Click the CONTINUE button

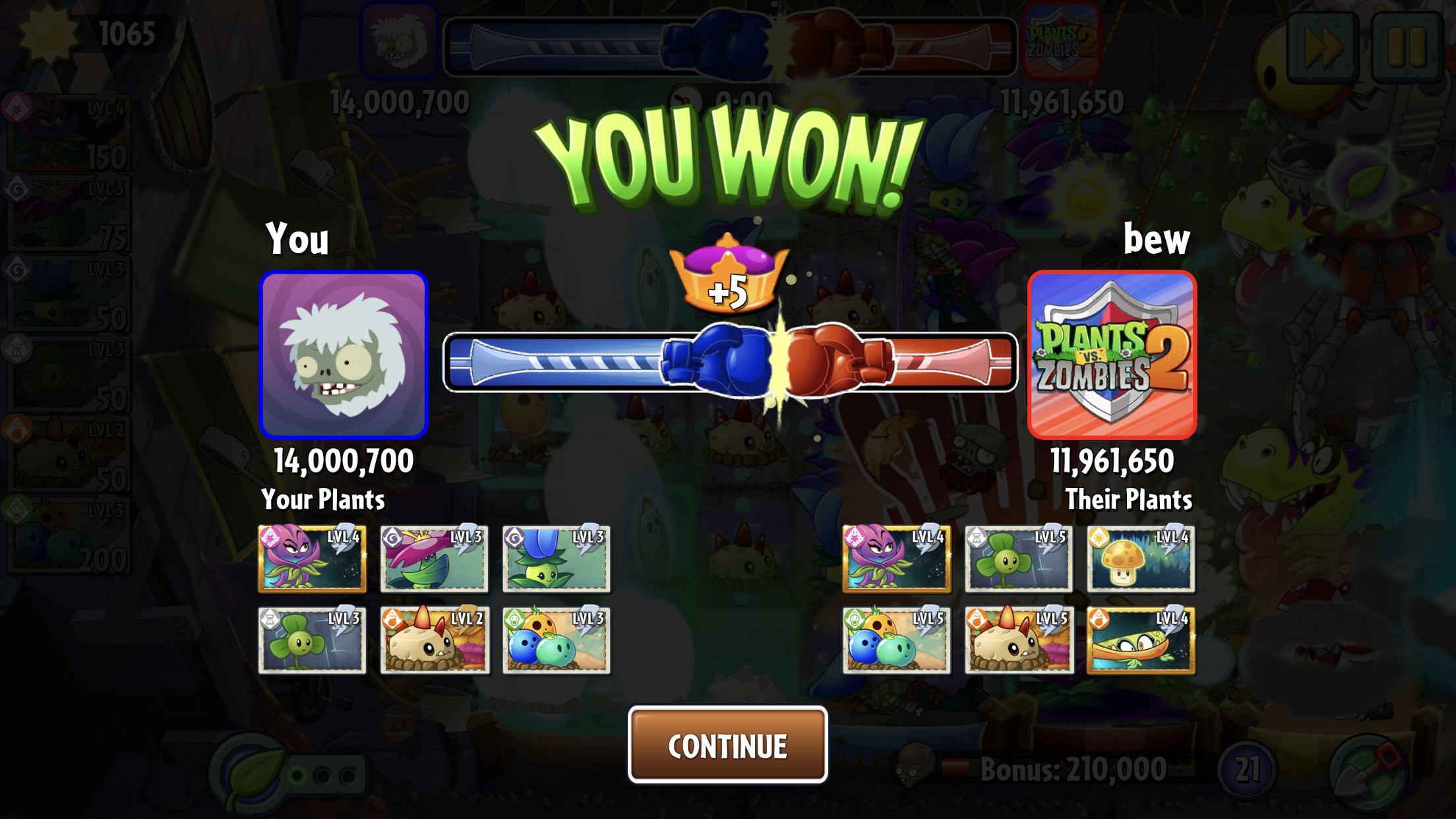pyautogui.click(x=727, y=745)
